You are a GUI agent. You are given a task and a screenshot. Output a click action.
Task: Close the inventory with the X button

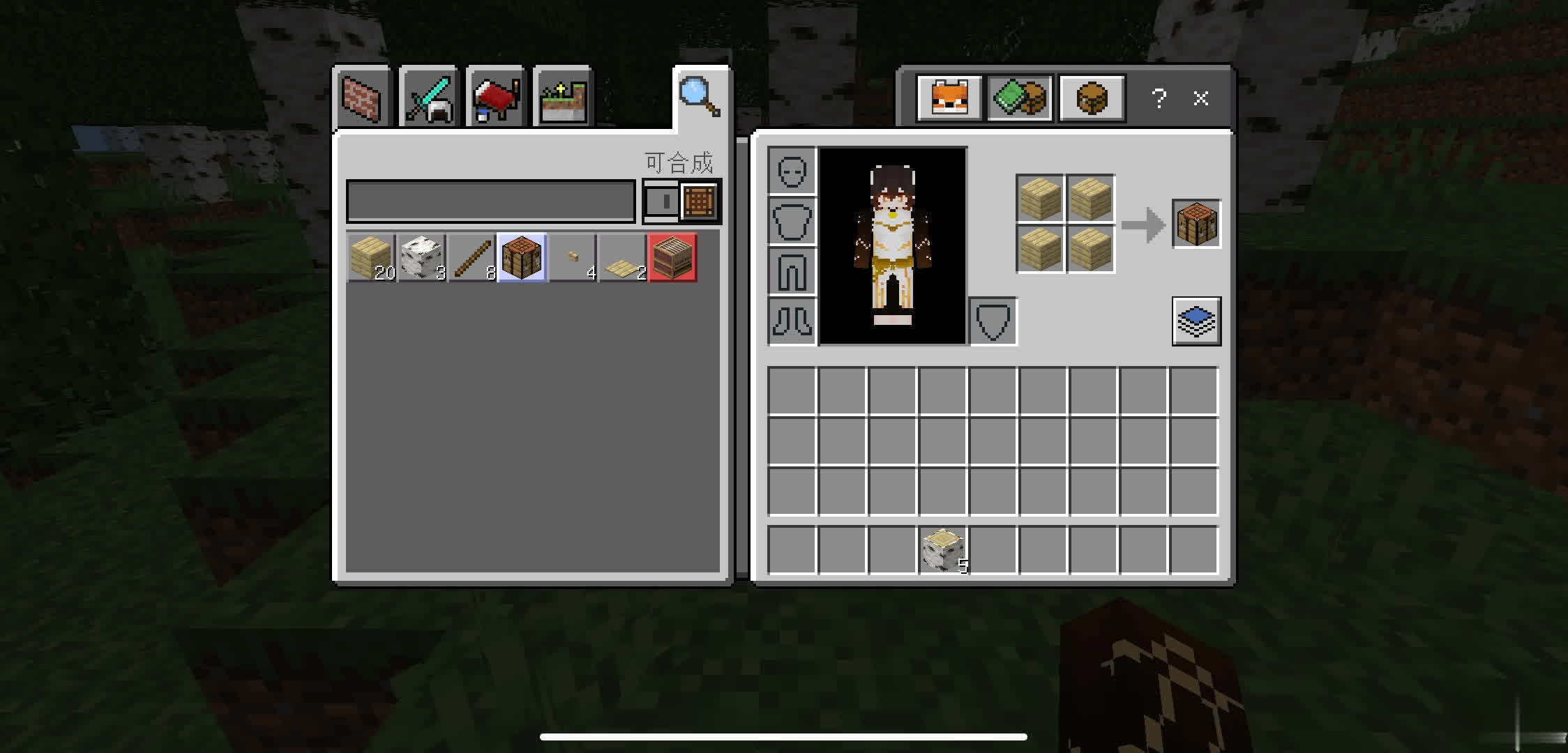coord(1200,98)
